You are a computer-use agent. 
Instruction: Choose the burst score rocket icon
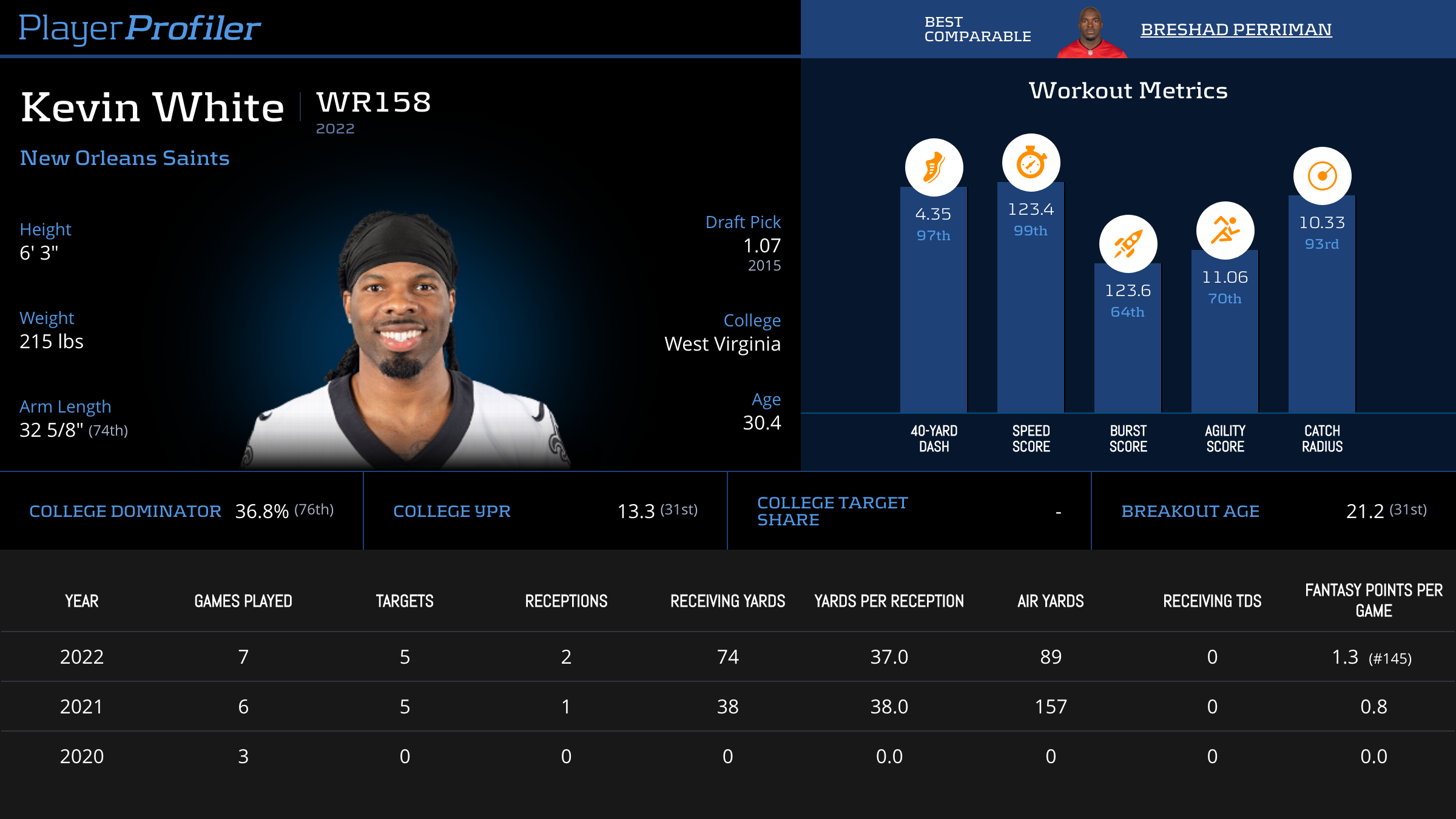[1128, 244]
